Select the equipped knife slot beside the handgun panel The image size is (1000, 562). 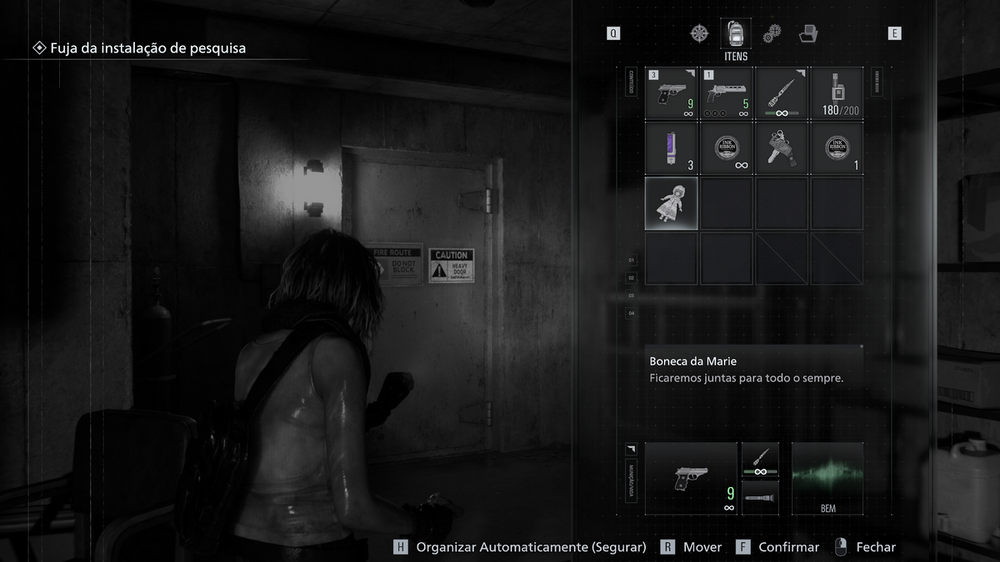[x=760, y=460]
